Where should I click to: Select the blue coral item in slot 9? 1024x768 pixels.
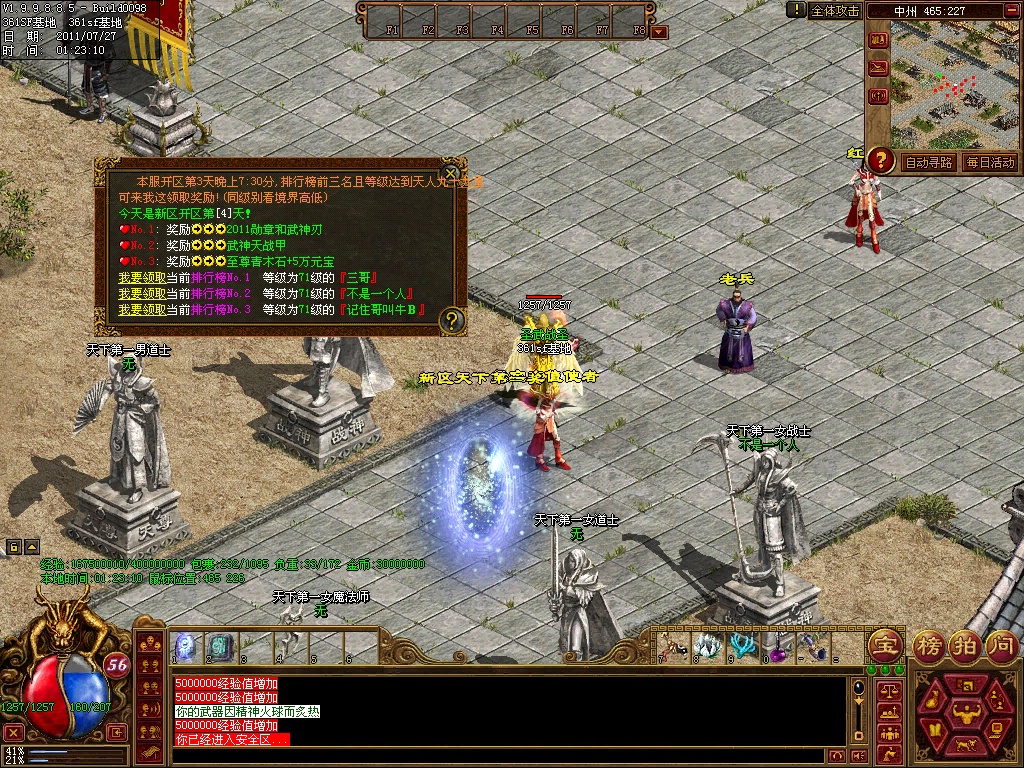[742, 645]
